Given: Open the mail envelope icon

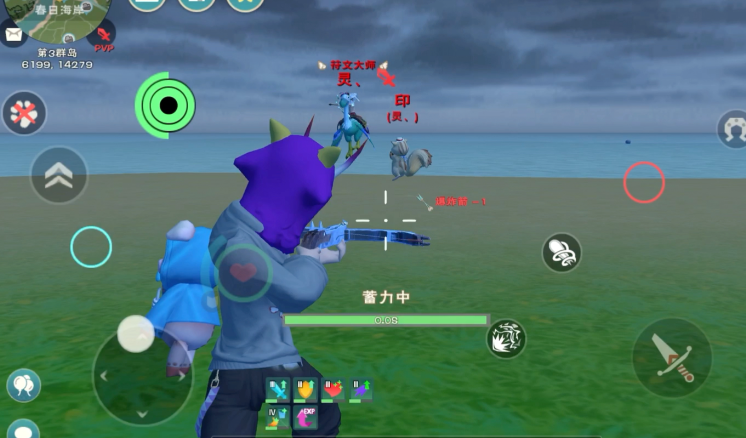Looking at the screenshot, I should 13,35.
